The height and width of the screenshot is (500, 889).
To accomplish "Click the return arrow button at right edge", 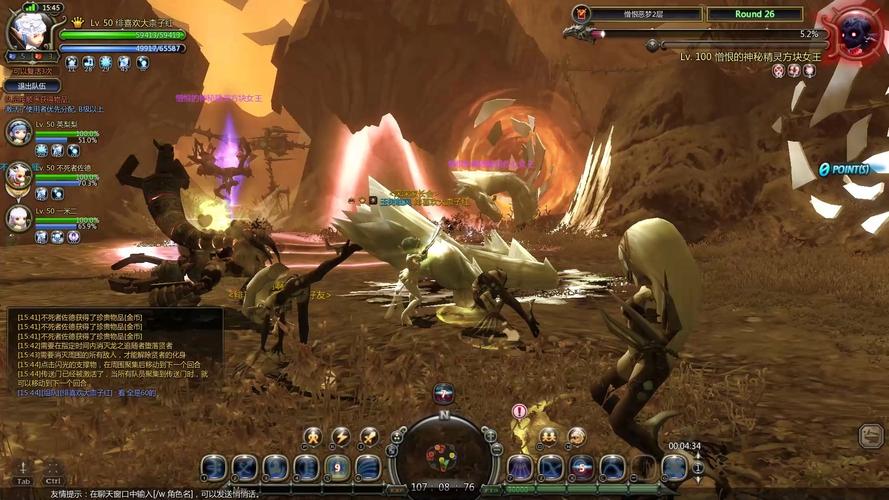I will click(x=870, y=435).
